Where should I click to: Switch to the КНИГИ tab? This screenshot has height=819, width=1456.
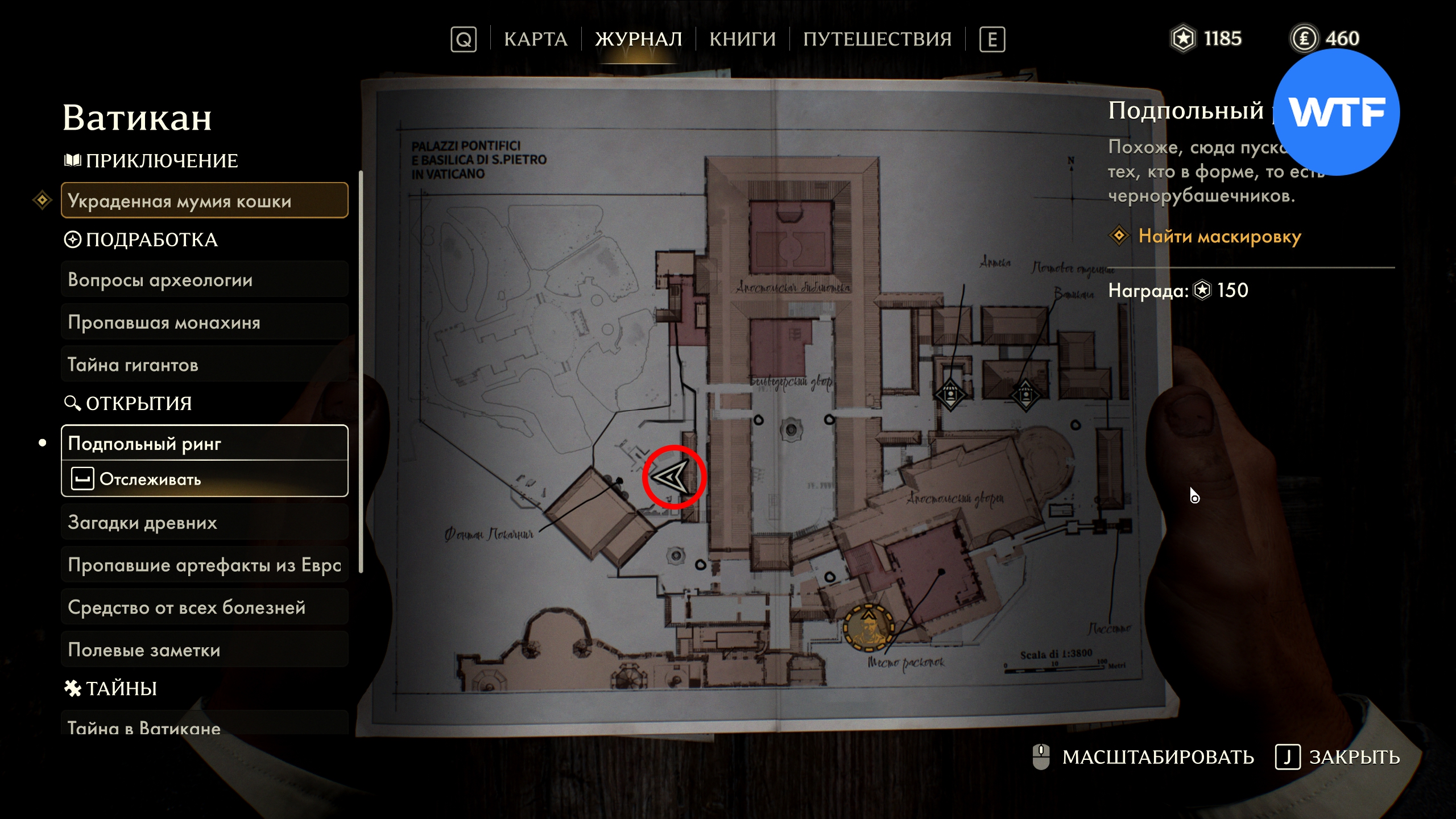tap(742, 39)
